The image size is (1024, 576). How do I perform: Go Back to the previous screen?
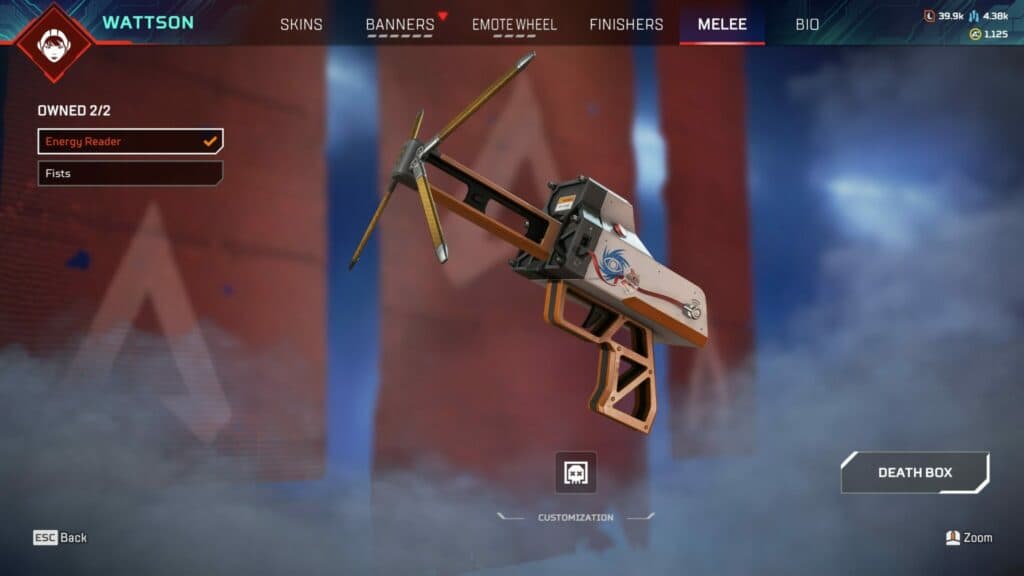[60, 538]
